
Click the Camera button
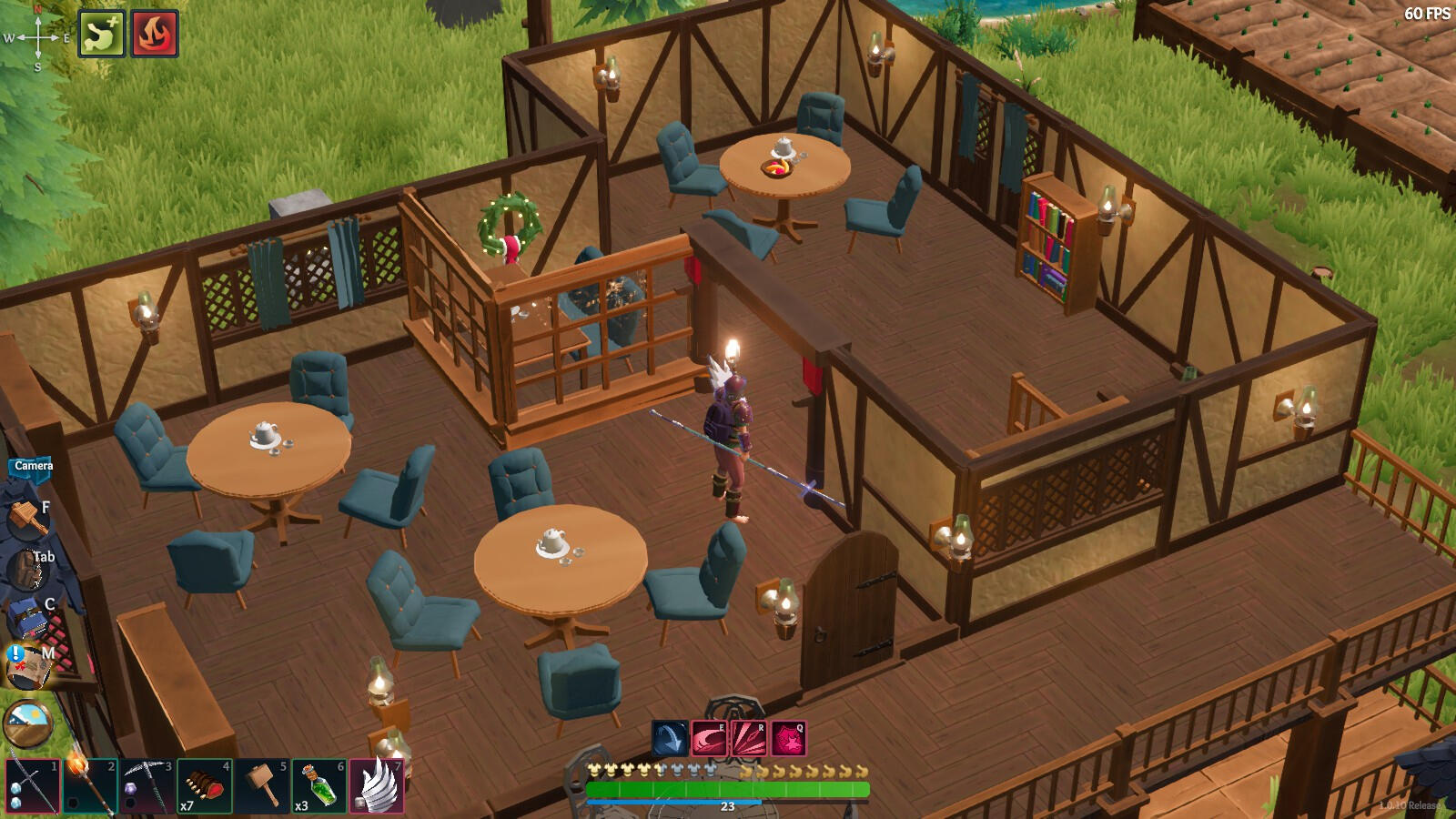click(34, 466)
